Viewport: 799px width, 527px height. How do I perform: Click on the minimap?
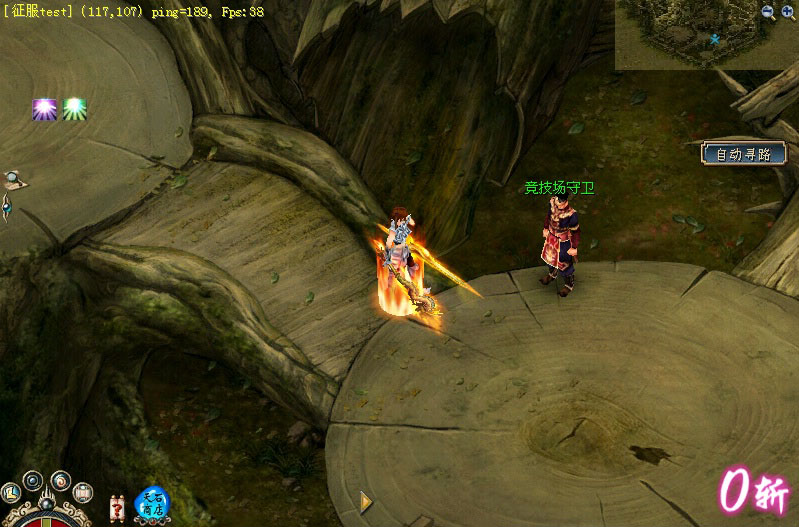(690, 35)
